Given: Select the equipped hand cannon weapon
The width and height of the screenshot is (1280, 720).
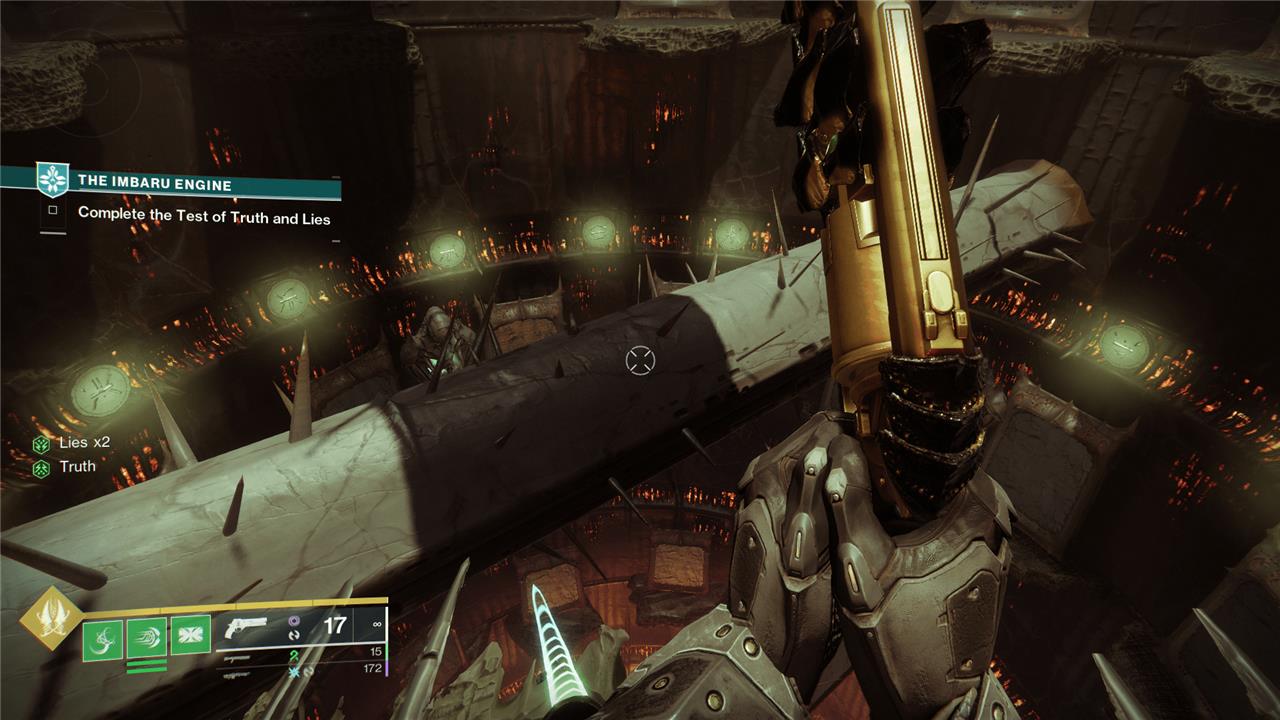Looking at the screenshot, I should (x=246, y=628).
